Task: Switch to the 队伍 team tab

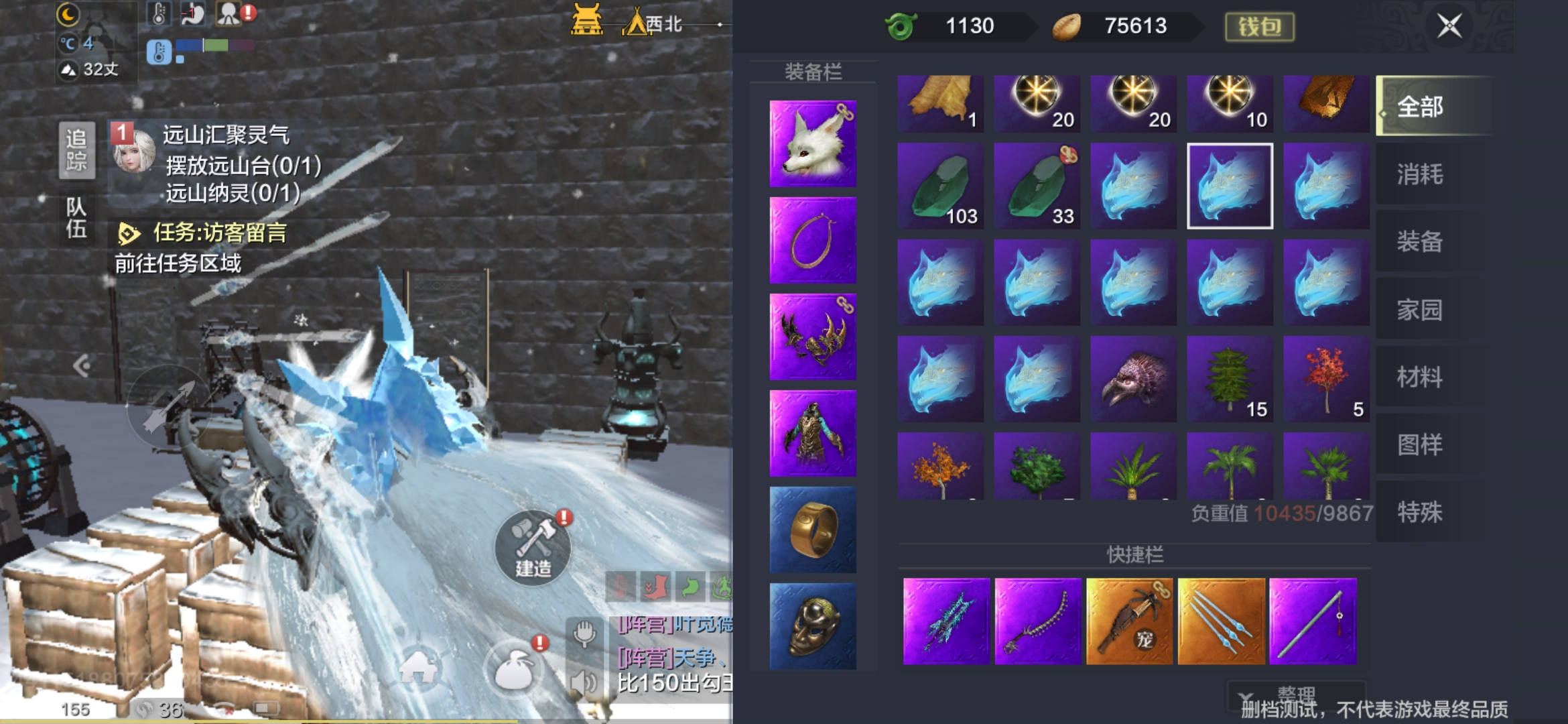Action: (76, 218)
